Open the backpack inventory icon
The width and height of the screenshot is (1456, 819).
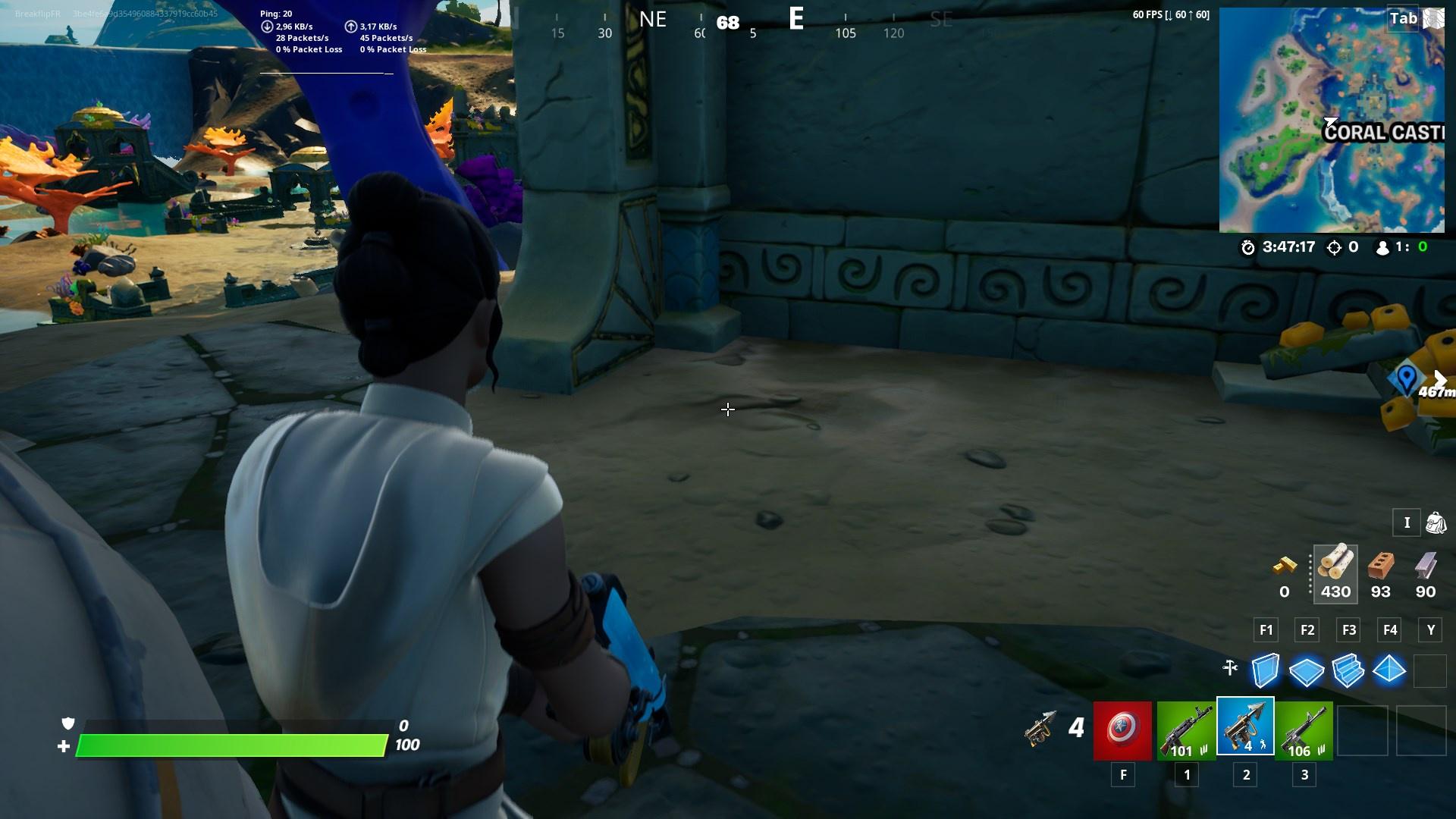tap(1435, 522)
